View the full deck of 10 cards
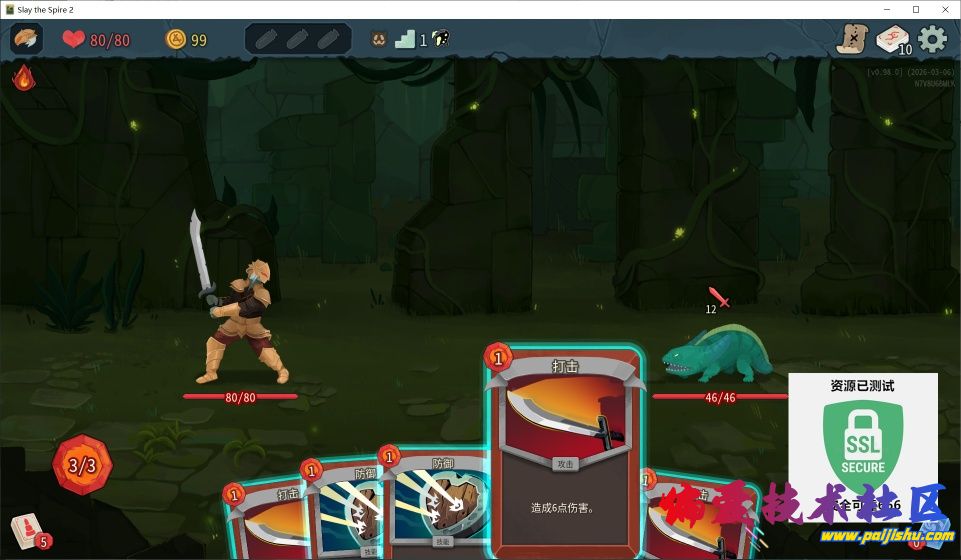This screenshot has width=961, height=560. (x=892, y=40)
